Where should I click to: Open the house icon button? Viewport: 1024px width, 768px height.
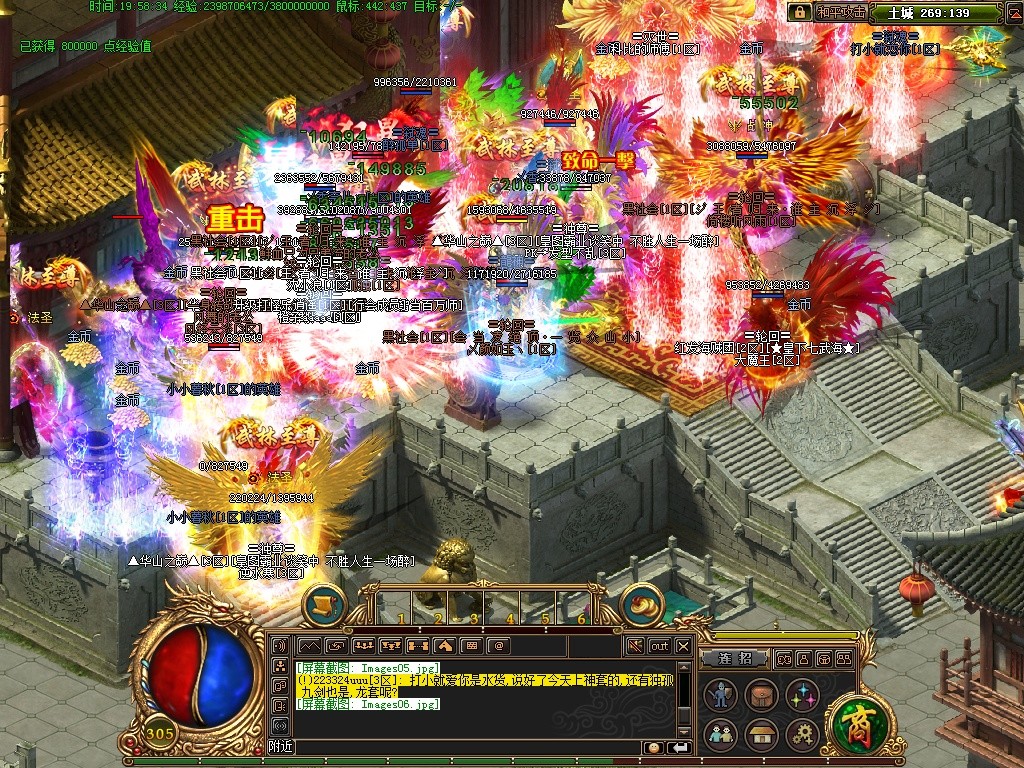pyautogui.click(x=761, y=735)
